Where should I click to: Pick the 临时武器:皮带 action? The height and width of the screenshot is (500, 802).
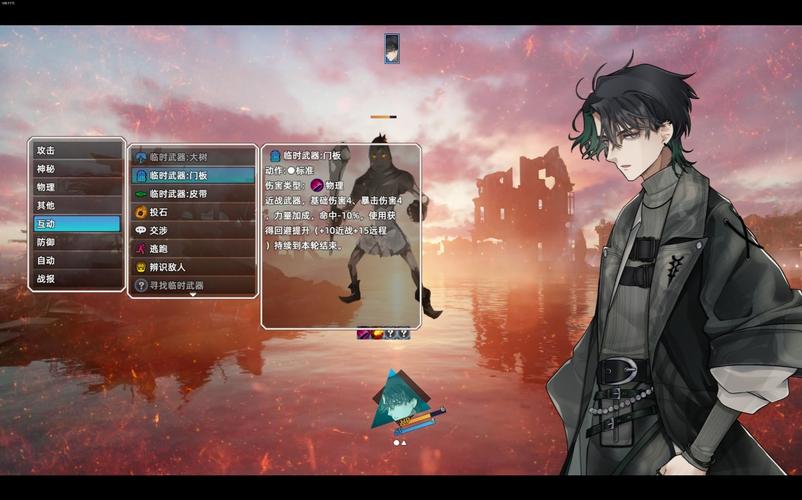(x=193, y=194)
